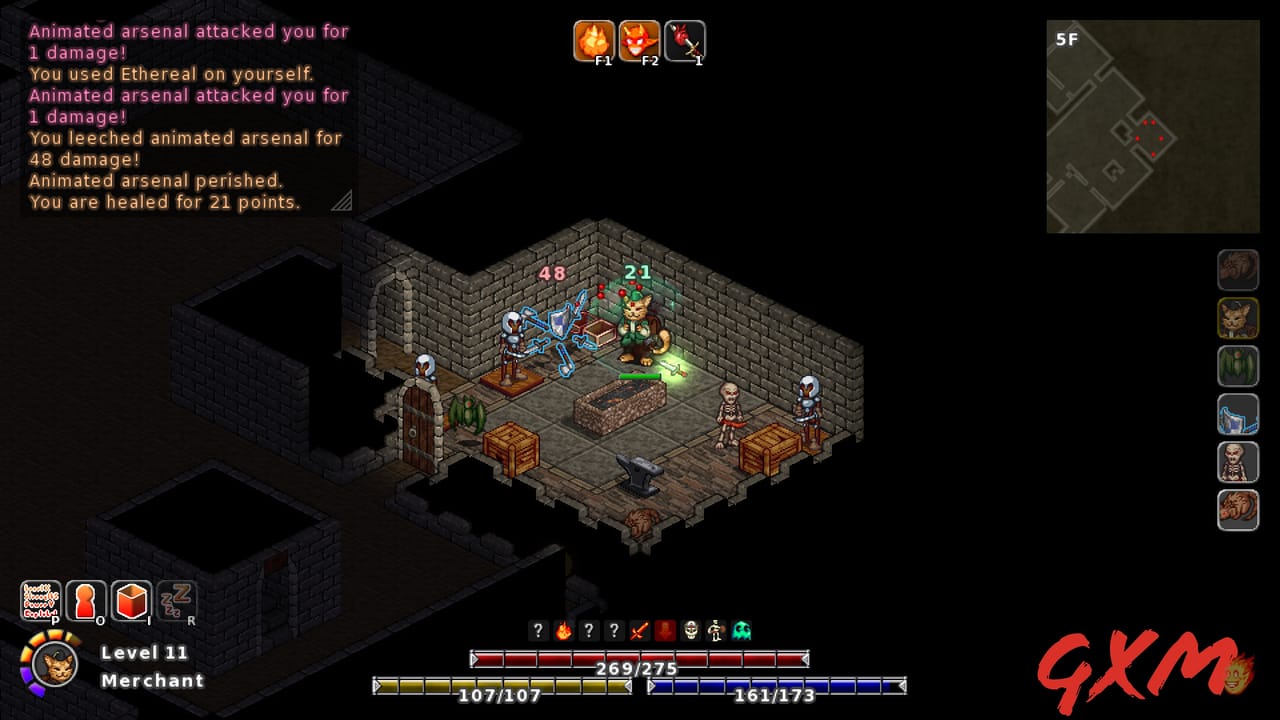
Task: Click the skull status effect icon
Action: coord(688,631)
